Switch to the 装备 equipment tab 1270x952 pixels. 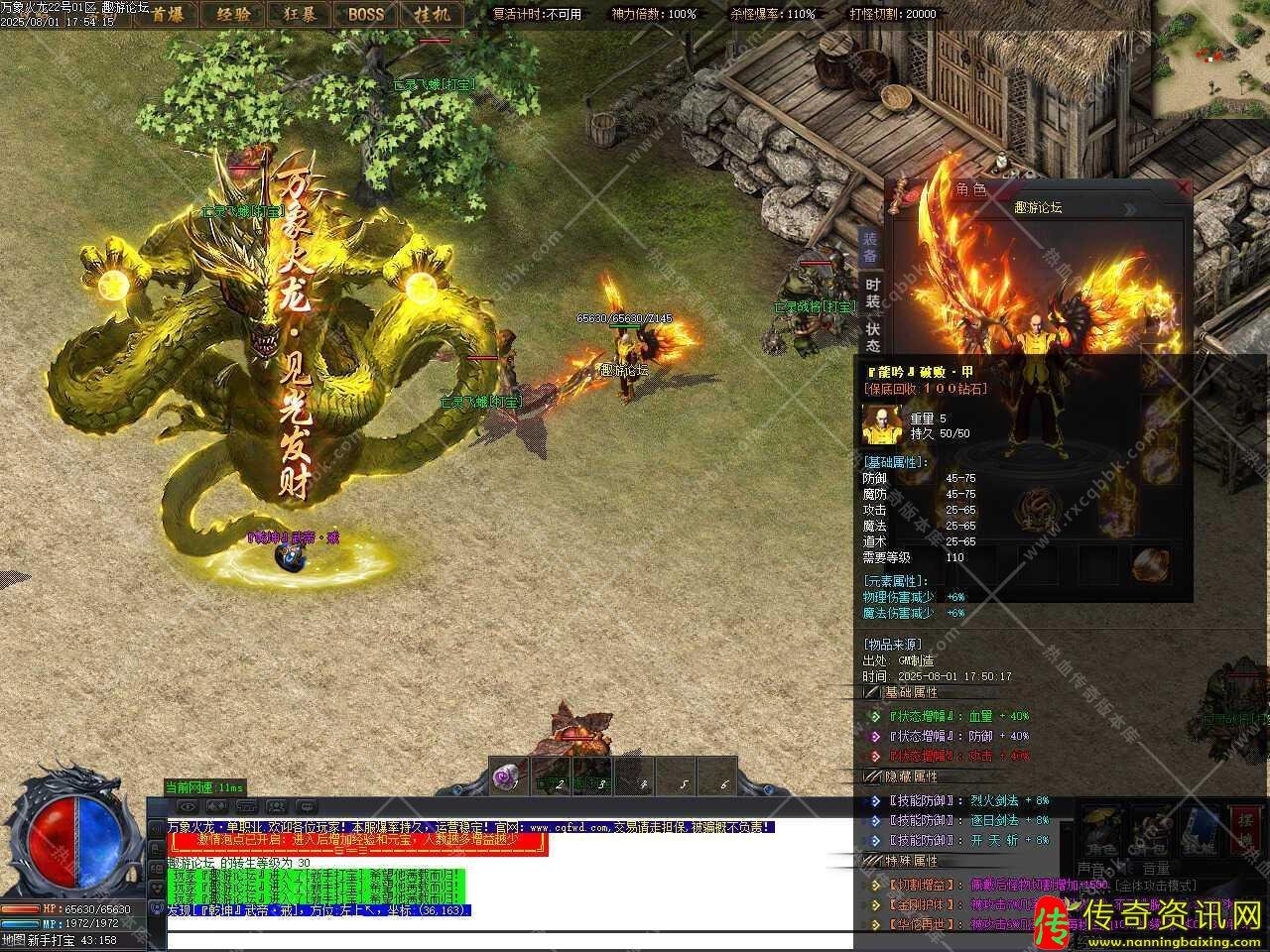pyautogui.click(x=870, y=246)
